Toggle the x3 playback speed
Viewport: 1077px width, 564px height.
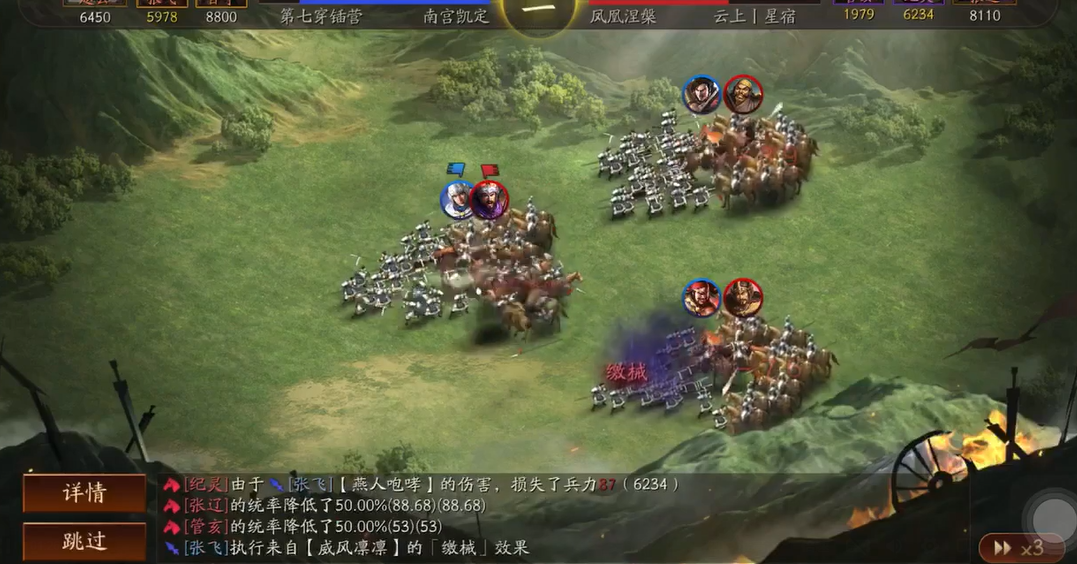1017,547
